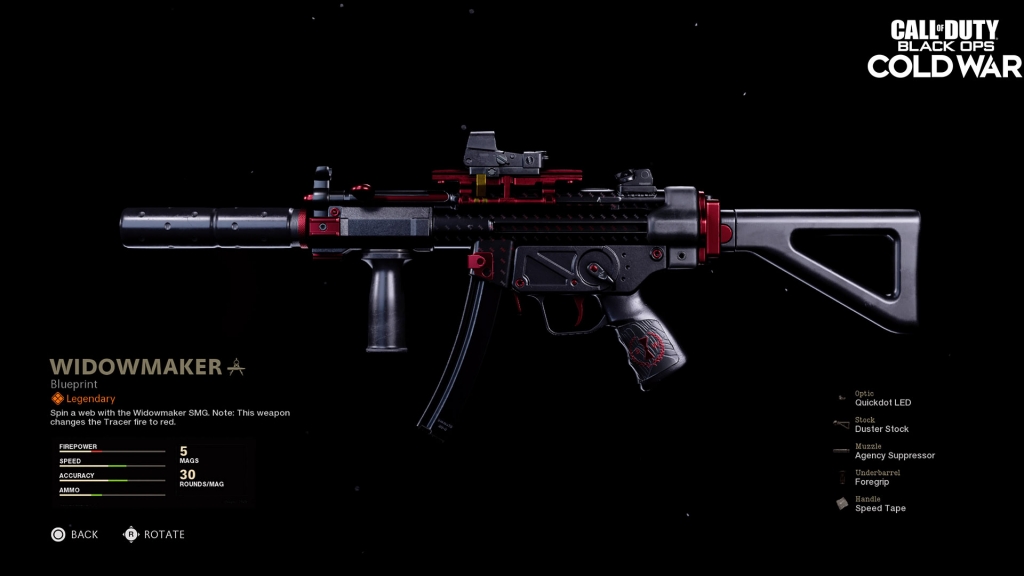This screenshot has height=576, width=1024.
Task: Select the Quickdot LED optic attachment
Action: [x=882, y=402]
